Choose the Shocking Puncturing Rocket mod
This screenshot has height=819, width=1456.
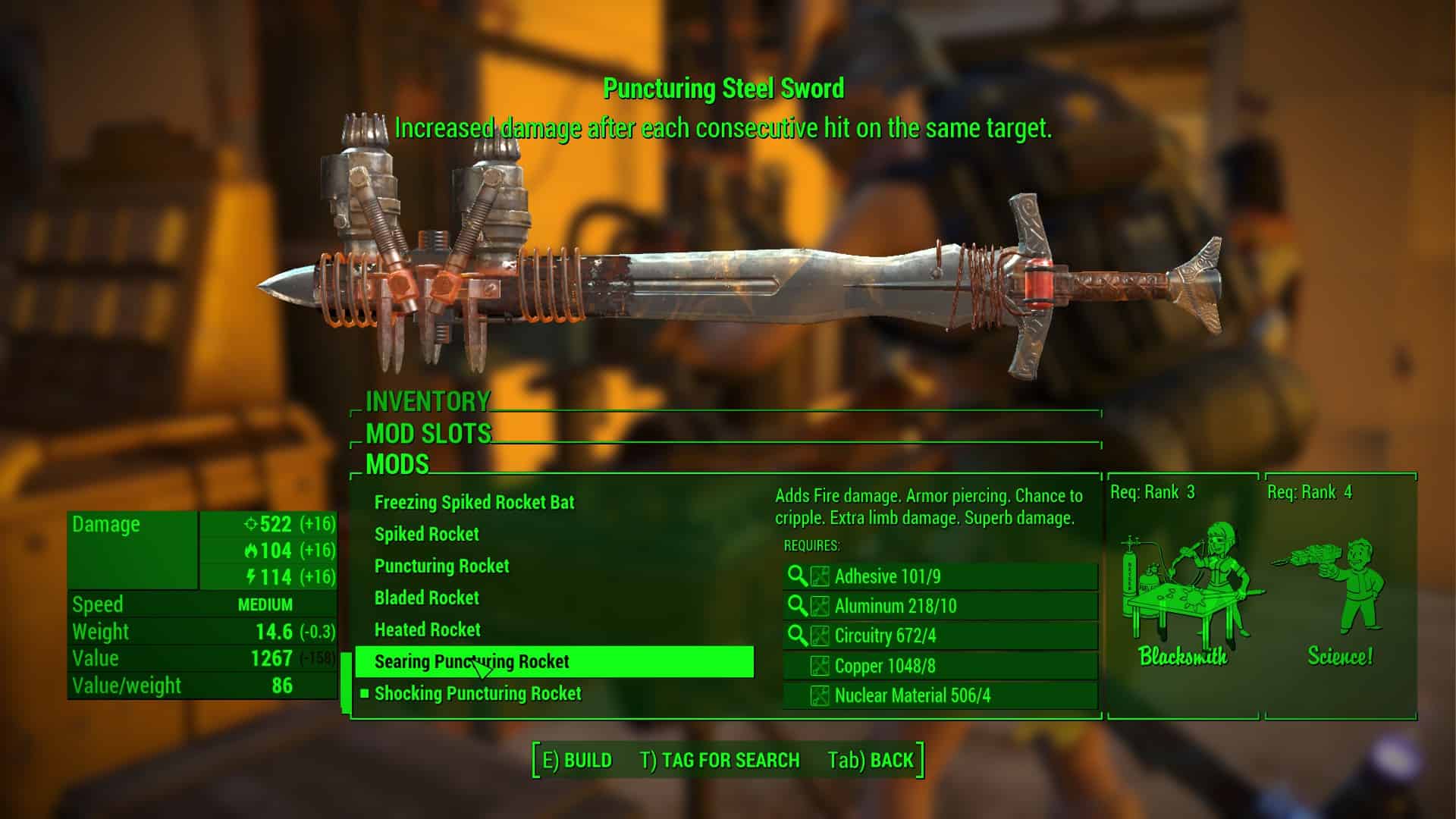click(x=478, y=693)
